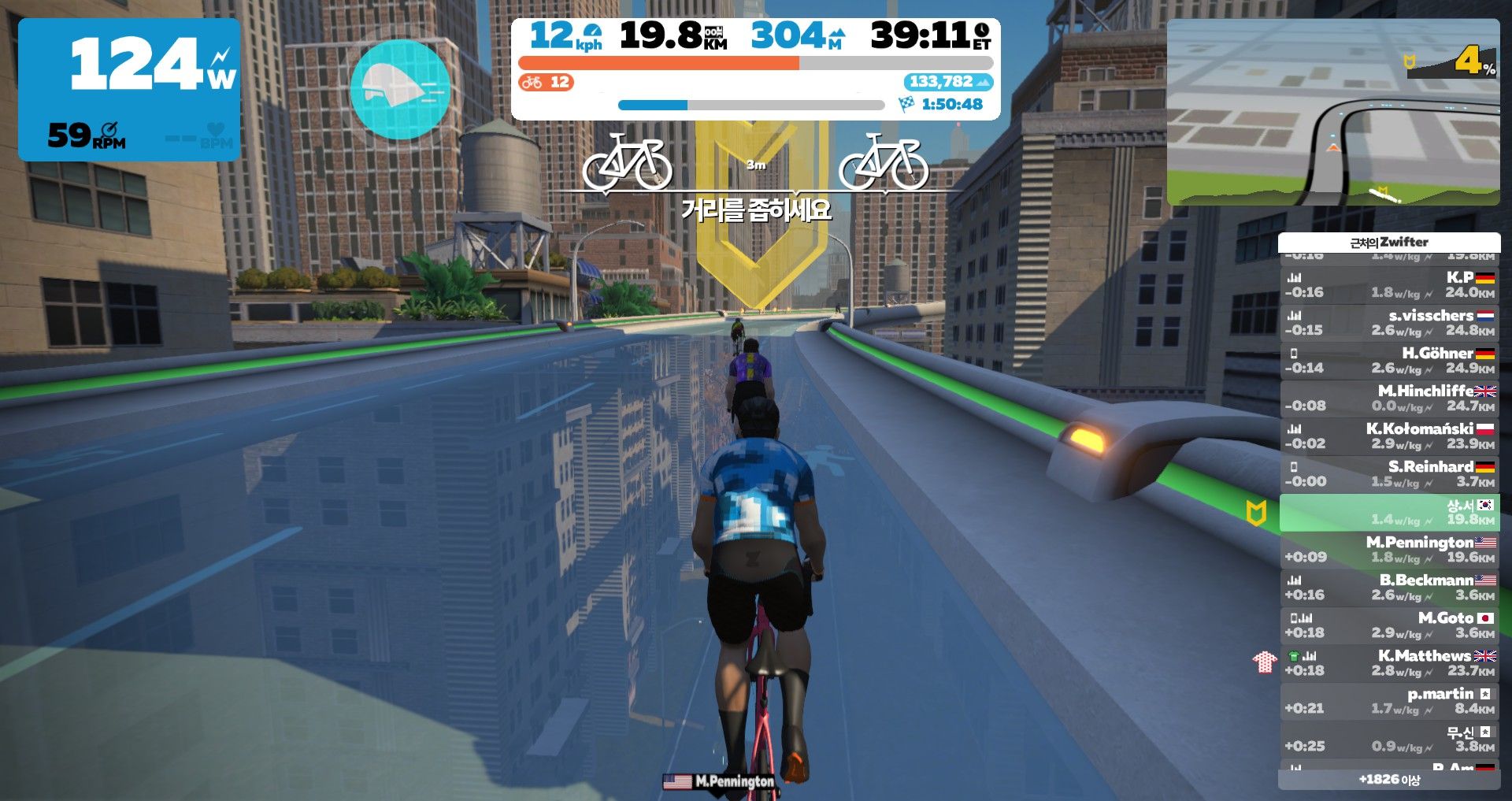This screenshot has width=1512, height=801.
Task: Select rider K.P in nearby list
Action: point(1389,284)
